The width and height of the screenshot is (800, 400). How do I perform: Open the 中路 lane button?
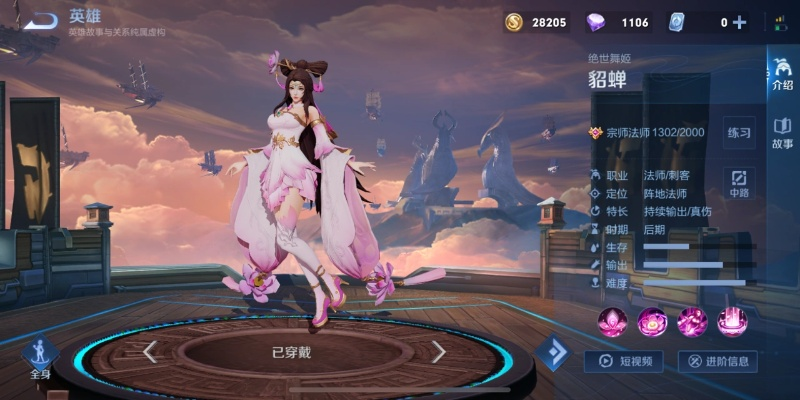click(x=739, y=183)
